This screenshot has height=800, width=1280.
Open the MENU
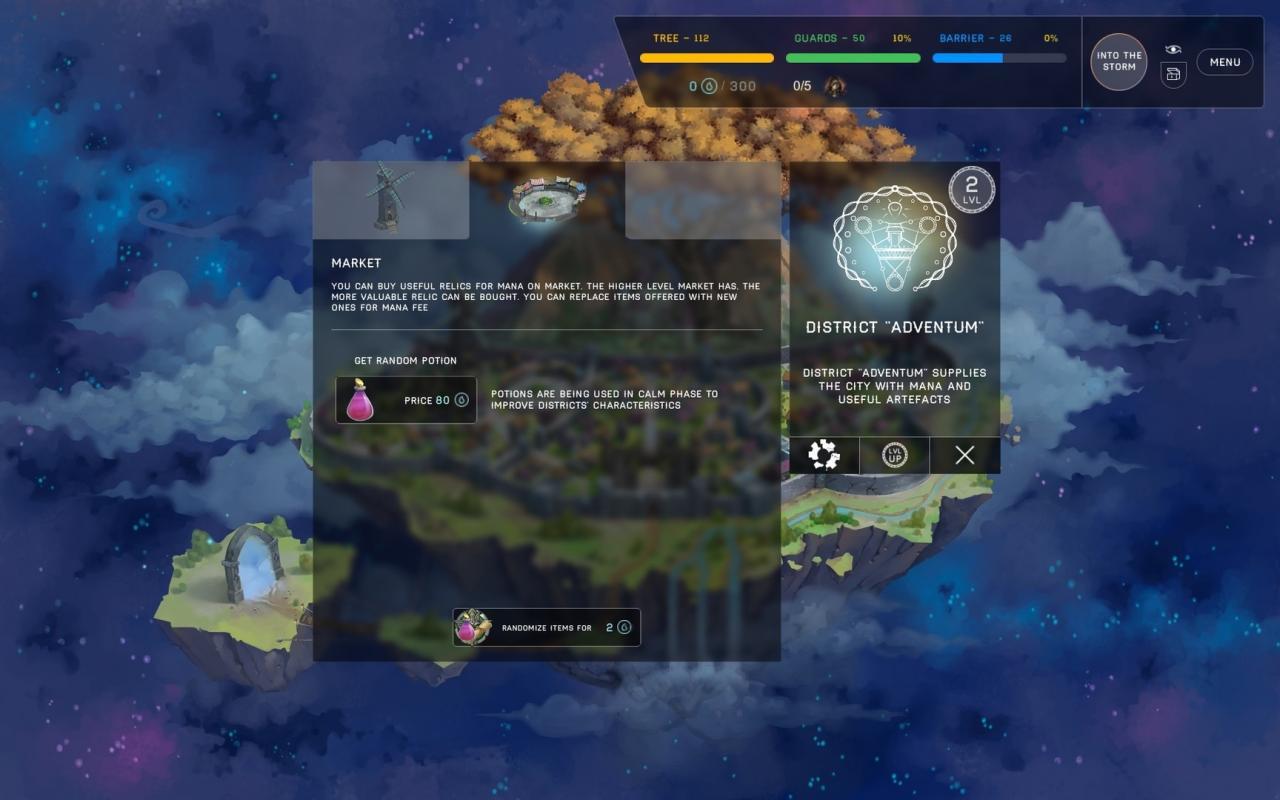(1224, 61)
